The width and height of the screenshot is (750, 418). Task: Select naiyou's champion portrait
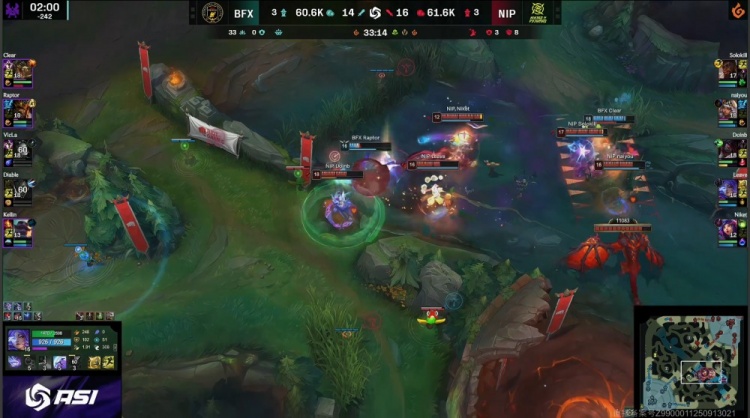click(x=732, y=114)
